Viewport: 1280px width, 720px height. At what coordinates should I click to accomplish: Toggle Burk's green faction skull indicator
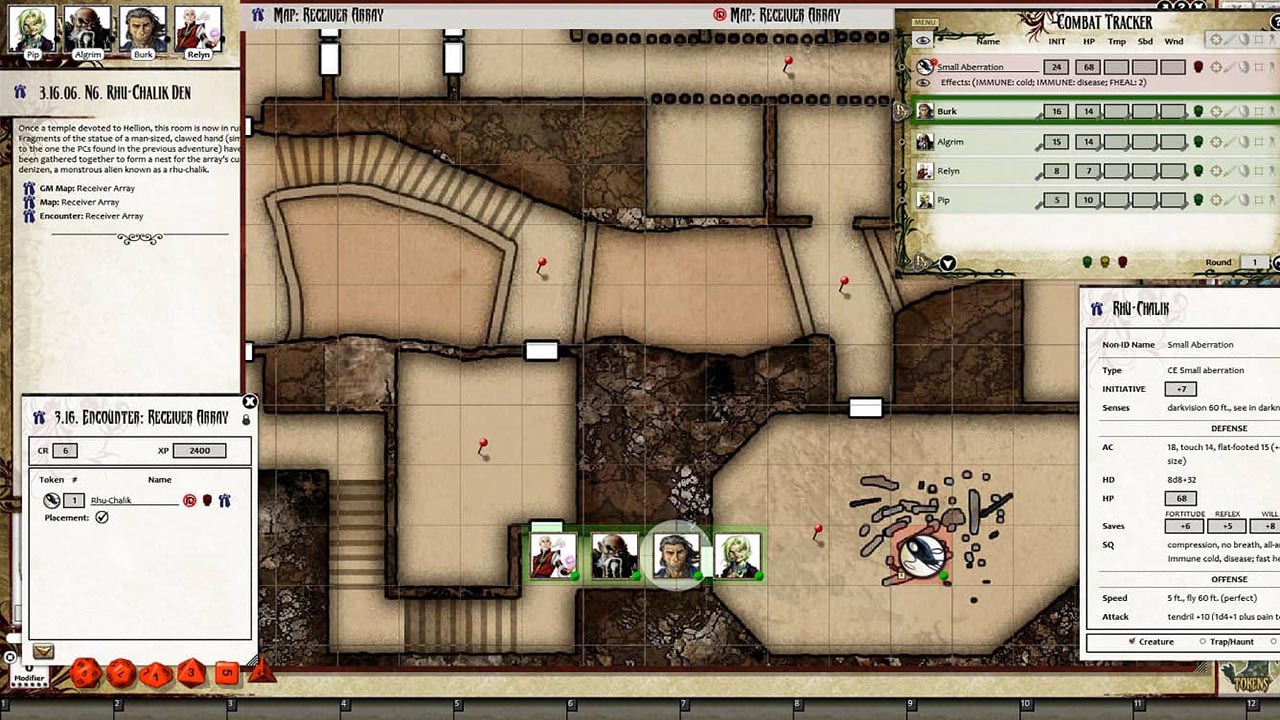[x=1198, y=111]
